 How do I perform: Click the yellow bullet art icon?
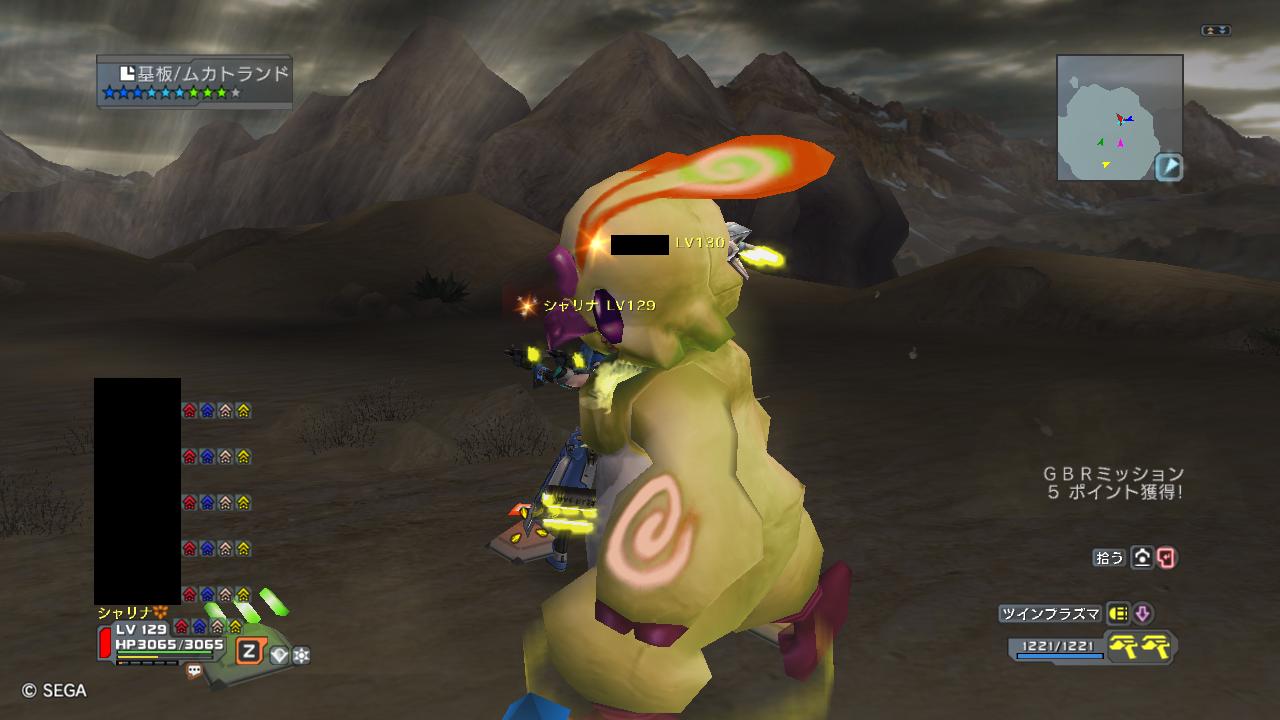tap(1119, 614)
